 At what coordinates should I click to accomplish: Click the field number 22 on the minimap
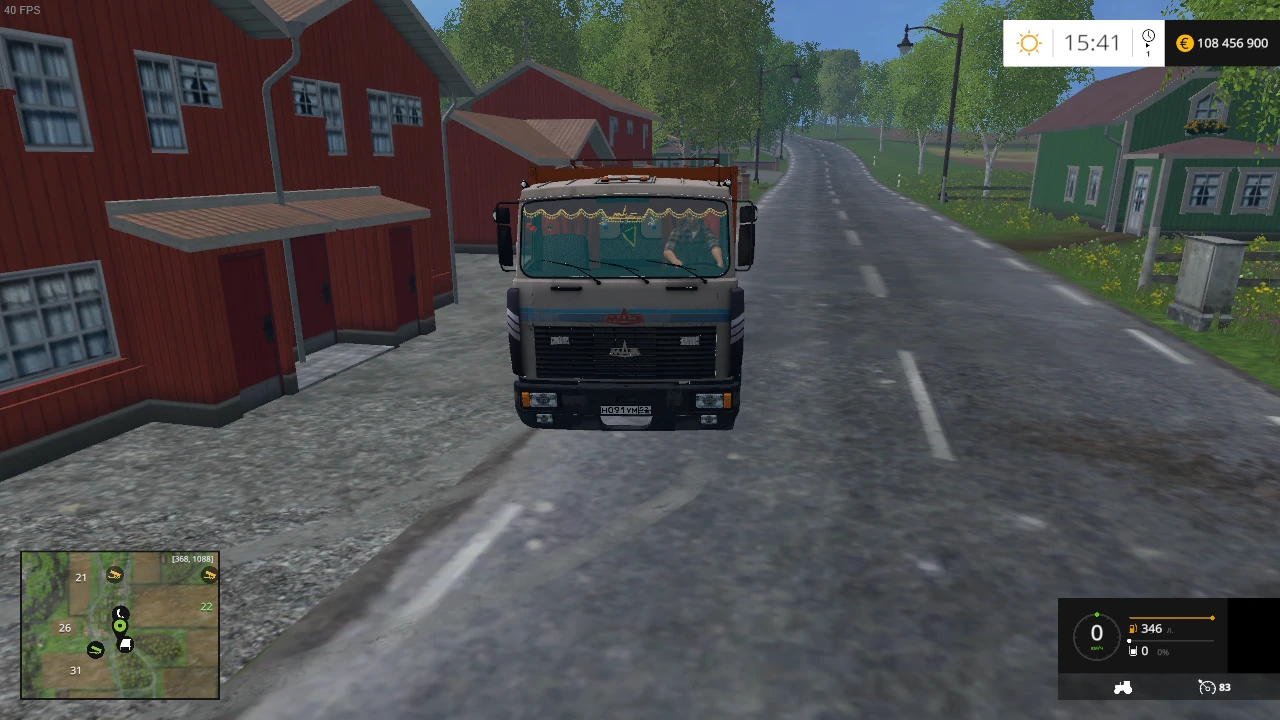click(x=206, y=606)
